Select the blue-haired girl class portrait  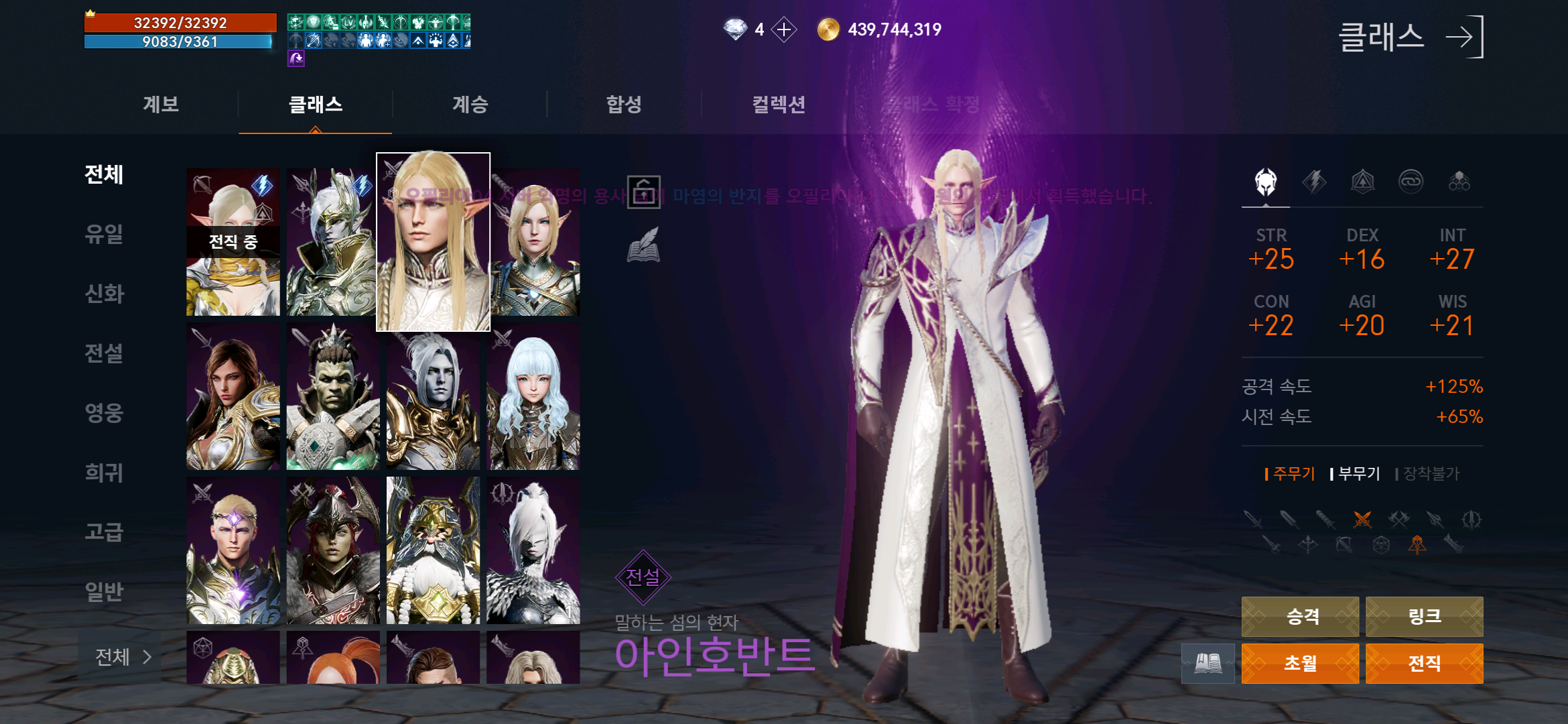click(x=533, y=397)
